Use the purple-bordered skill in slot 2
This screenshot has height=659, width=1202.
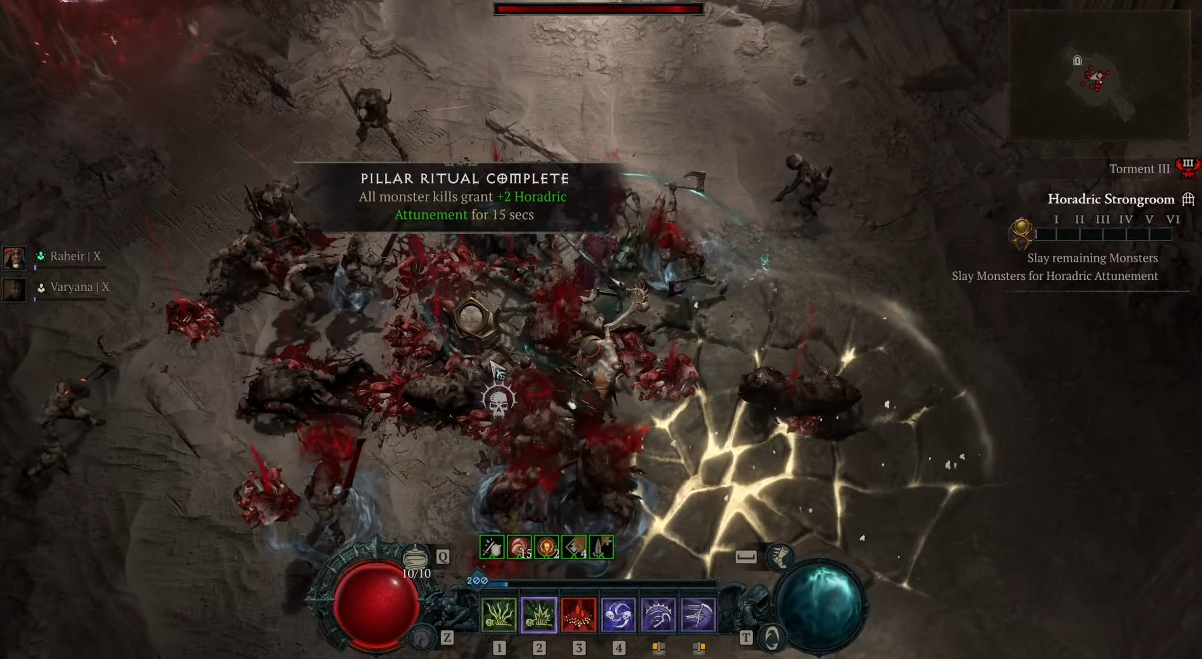click(539, 614)
